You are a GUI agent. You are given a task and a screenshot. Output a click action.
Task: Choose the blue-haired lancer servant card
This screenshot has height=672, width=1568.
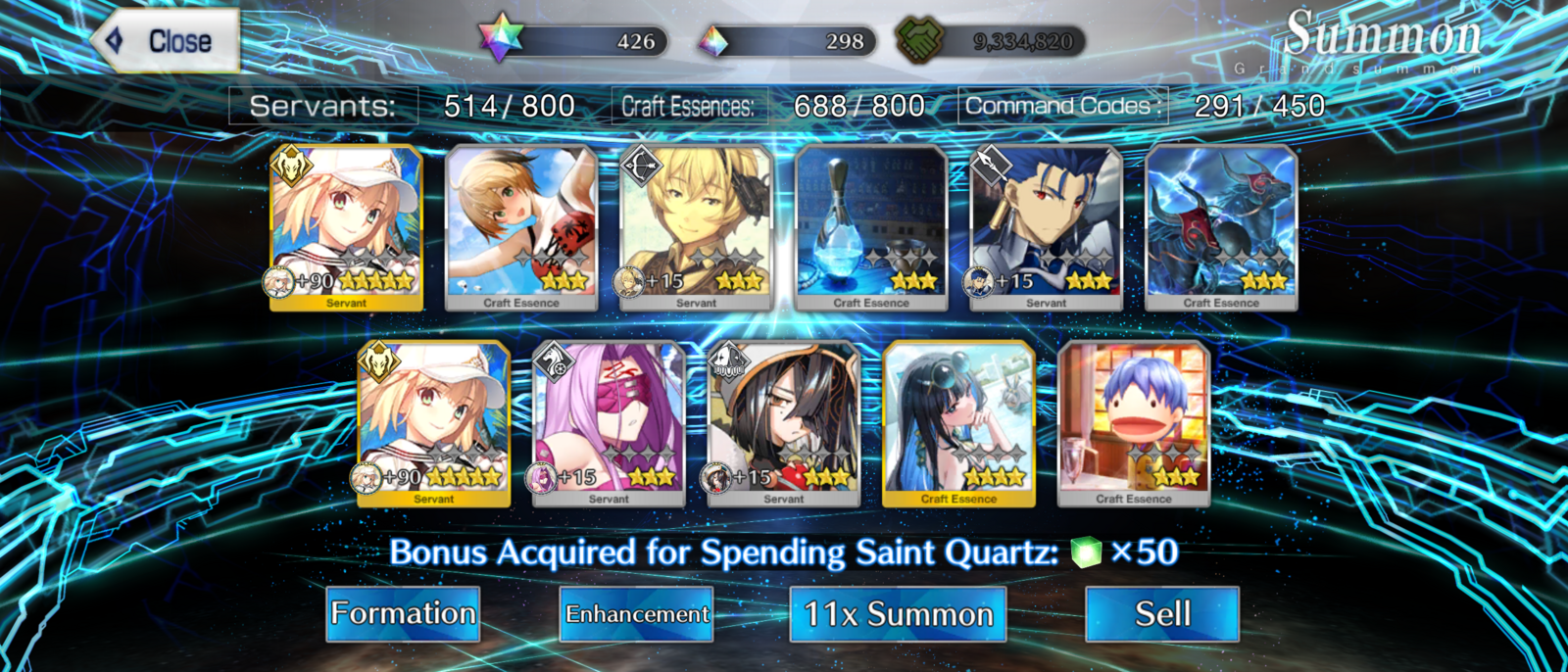[x=1046, y=227]
